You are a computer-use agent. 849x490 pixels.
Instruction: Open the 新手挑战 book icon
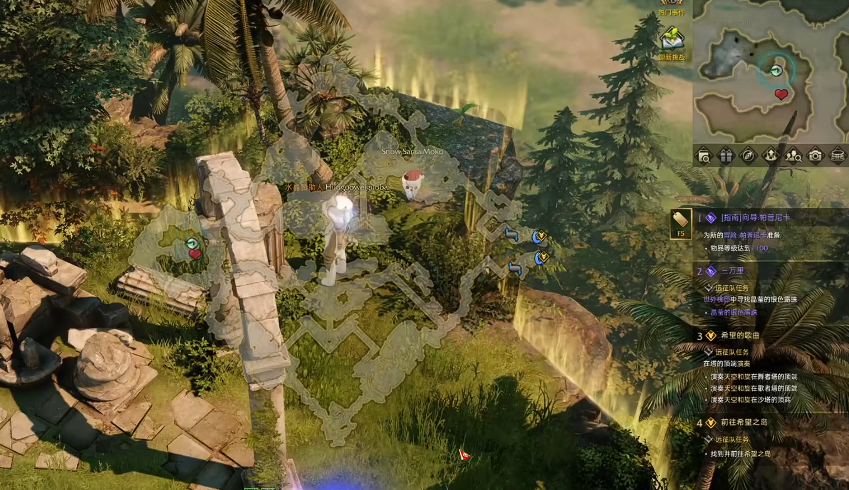pos(671,42)
